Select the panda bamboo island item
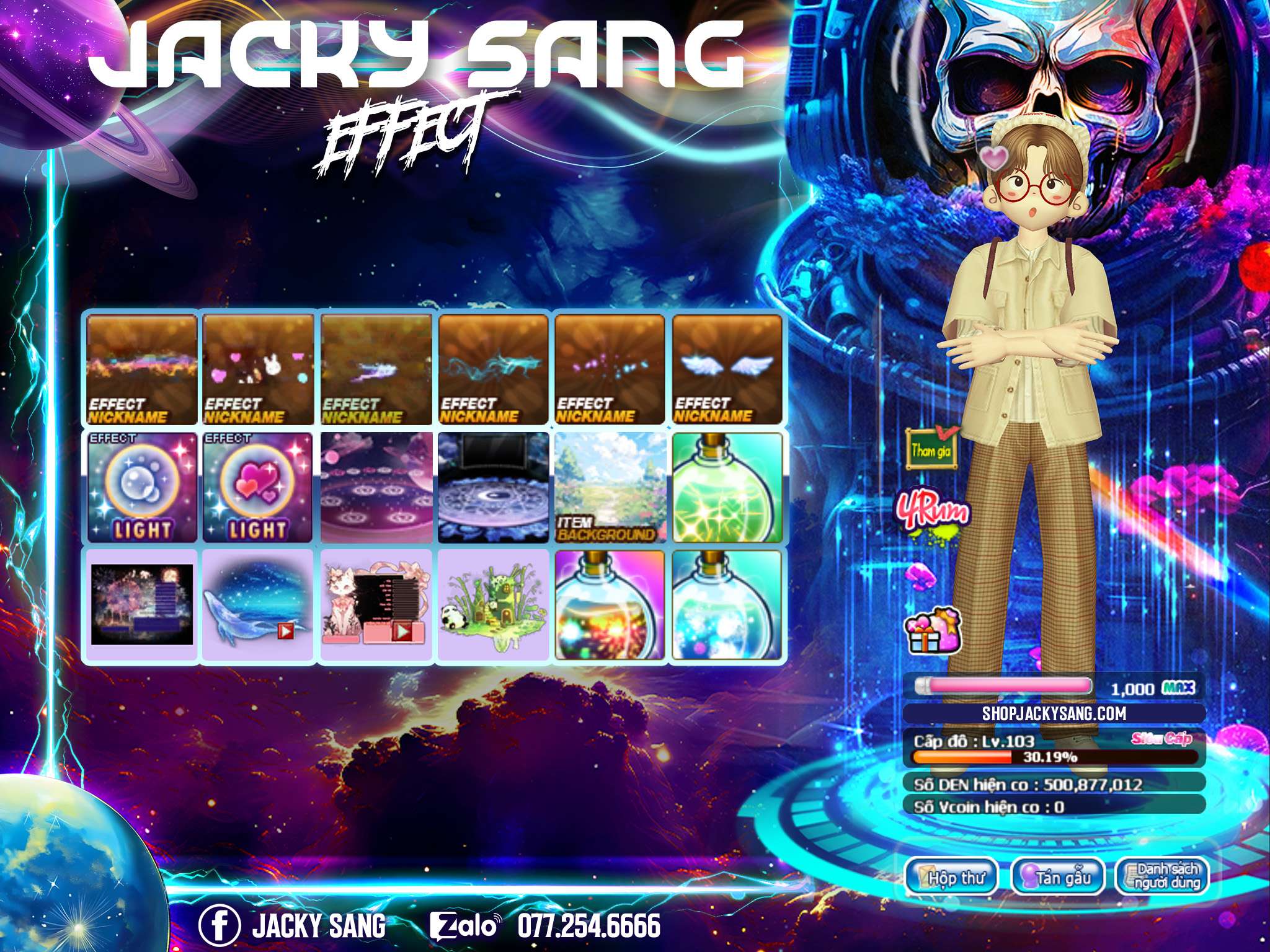Image resolution: width=1270 pixels, height=952 pixels. pos(493,605)
